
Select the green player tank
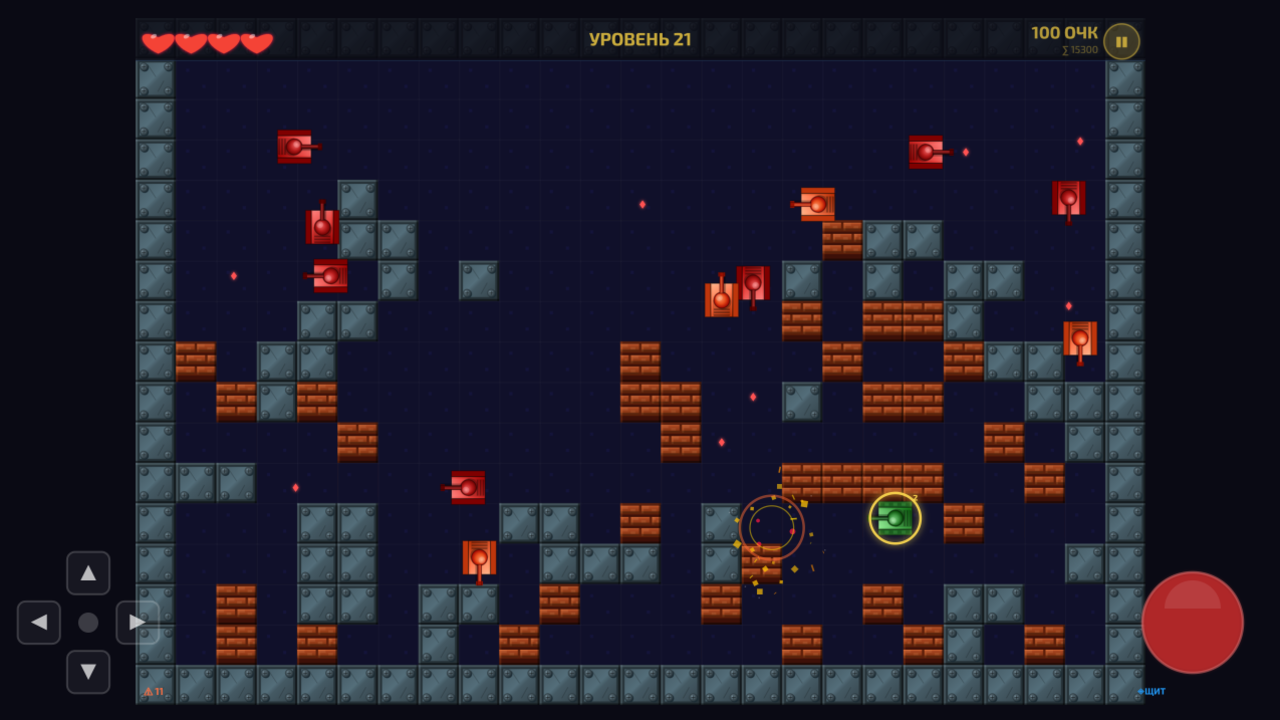(x=893, y=518)
